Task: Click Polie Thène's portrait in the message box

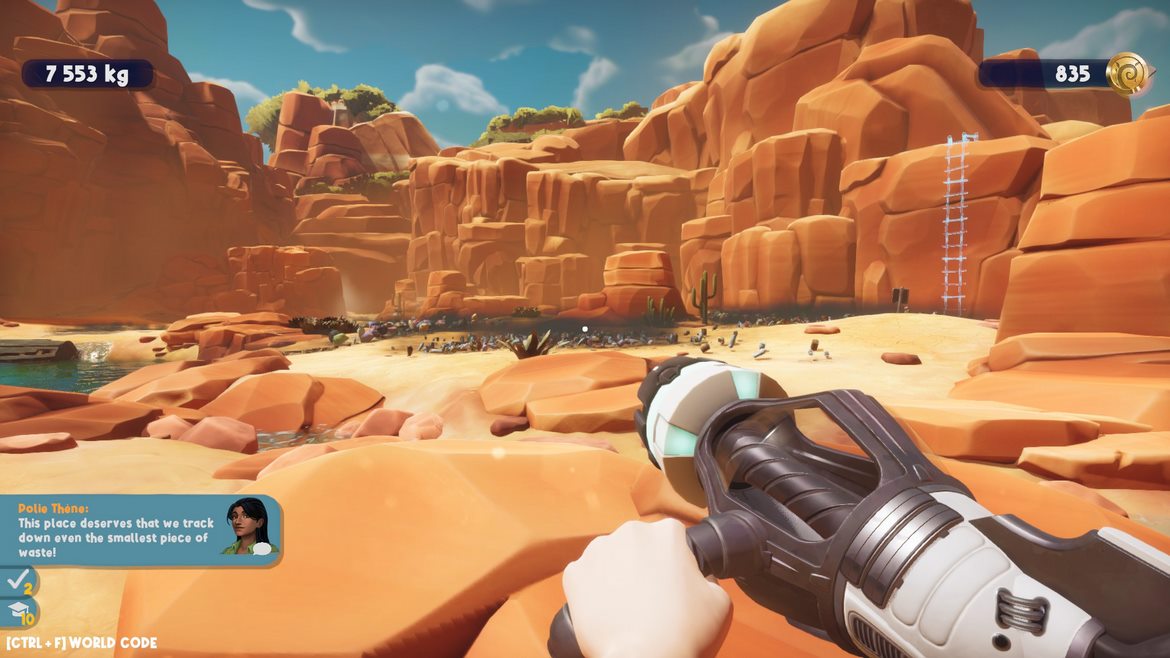Action: (x=249, y=526)
